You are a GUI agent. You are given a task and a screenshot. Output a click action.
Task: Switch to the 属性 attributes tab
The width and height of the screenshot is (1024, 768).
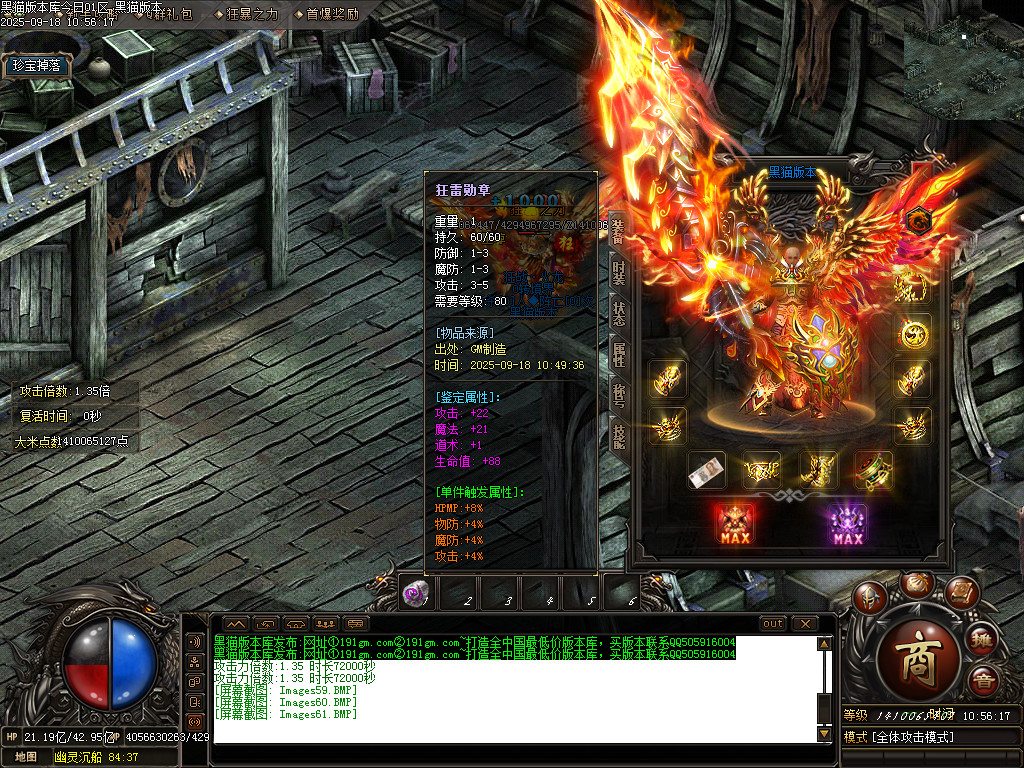[619, 351]
